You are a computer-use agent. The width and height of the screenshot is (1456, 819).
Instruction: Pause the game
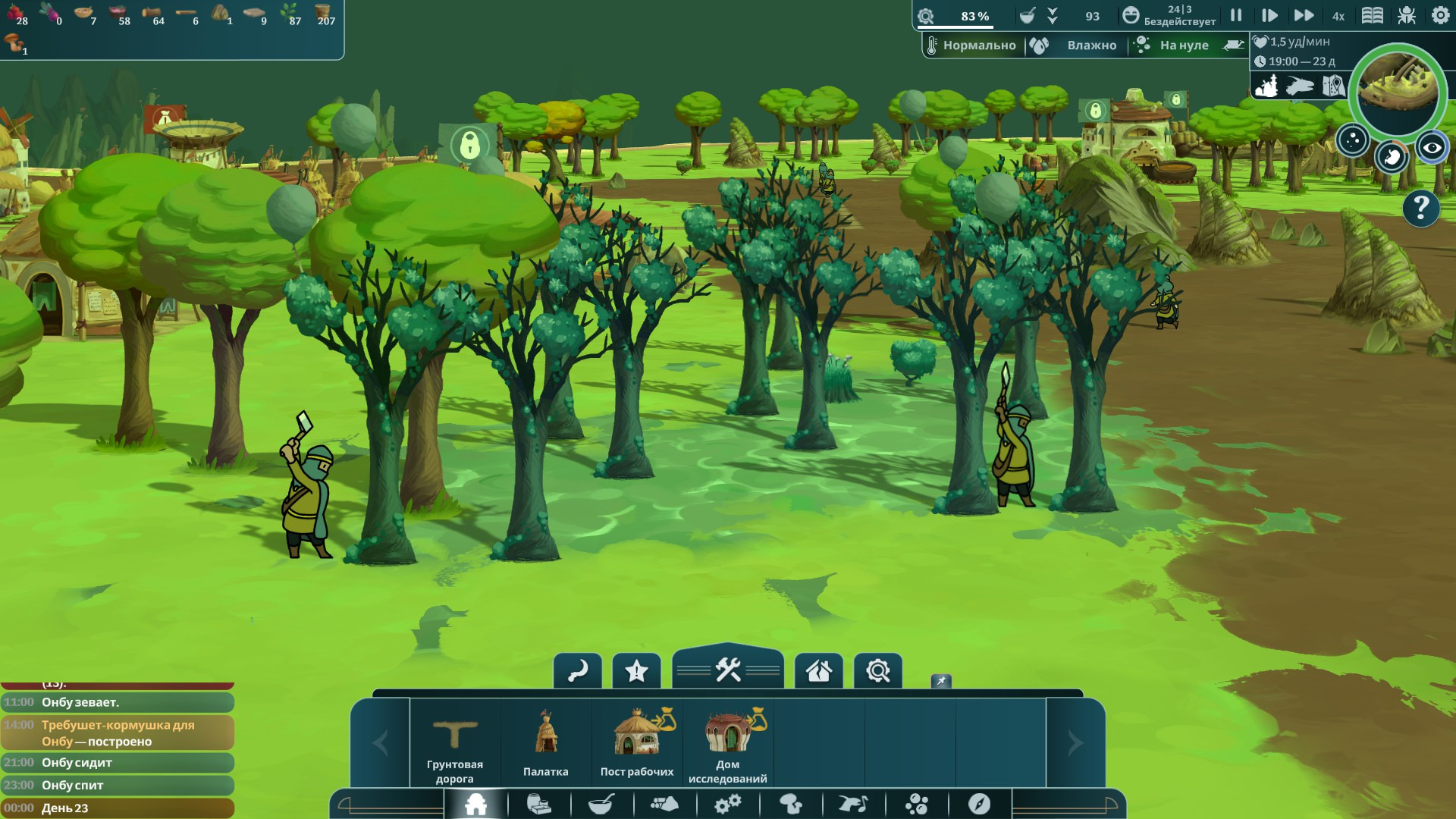[x=1236, y=15]
